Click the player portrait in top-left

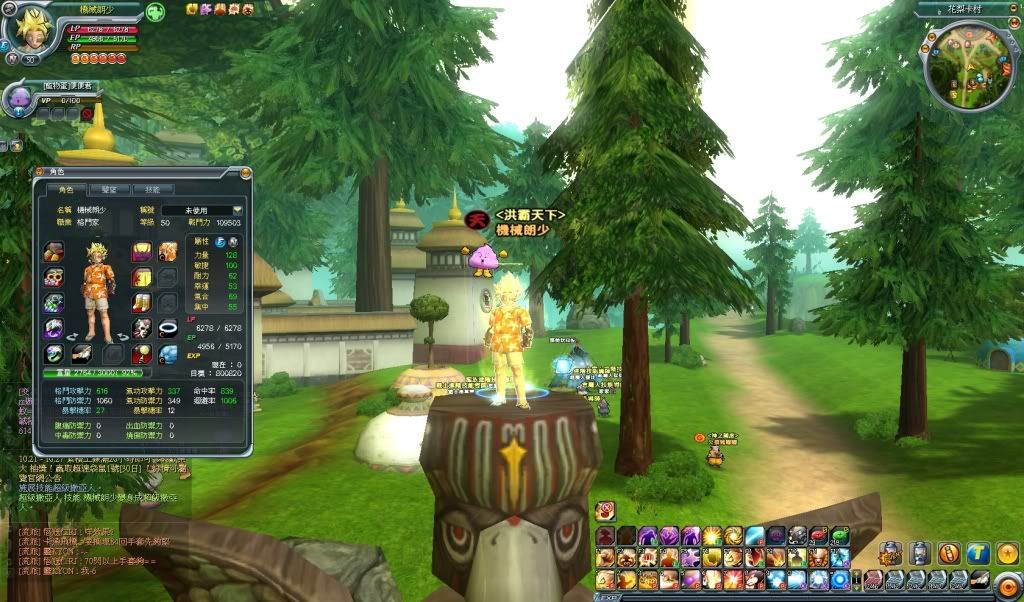[x=32, y=30]
